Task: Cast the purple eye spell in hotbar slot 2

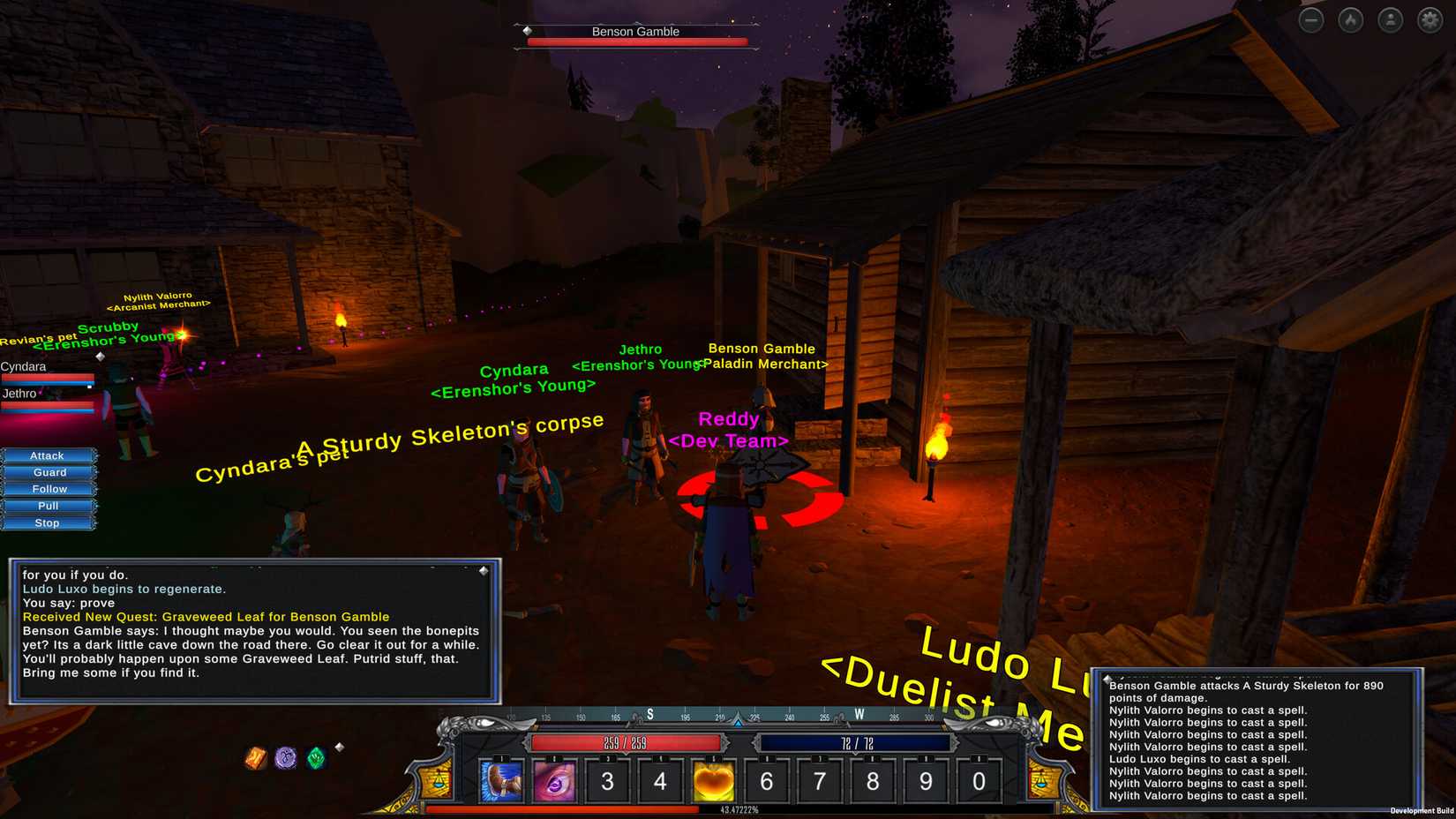Action: (555, 780)
